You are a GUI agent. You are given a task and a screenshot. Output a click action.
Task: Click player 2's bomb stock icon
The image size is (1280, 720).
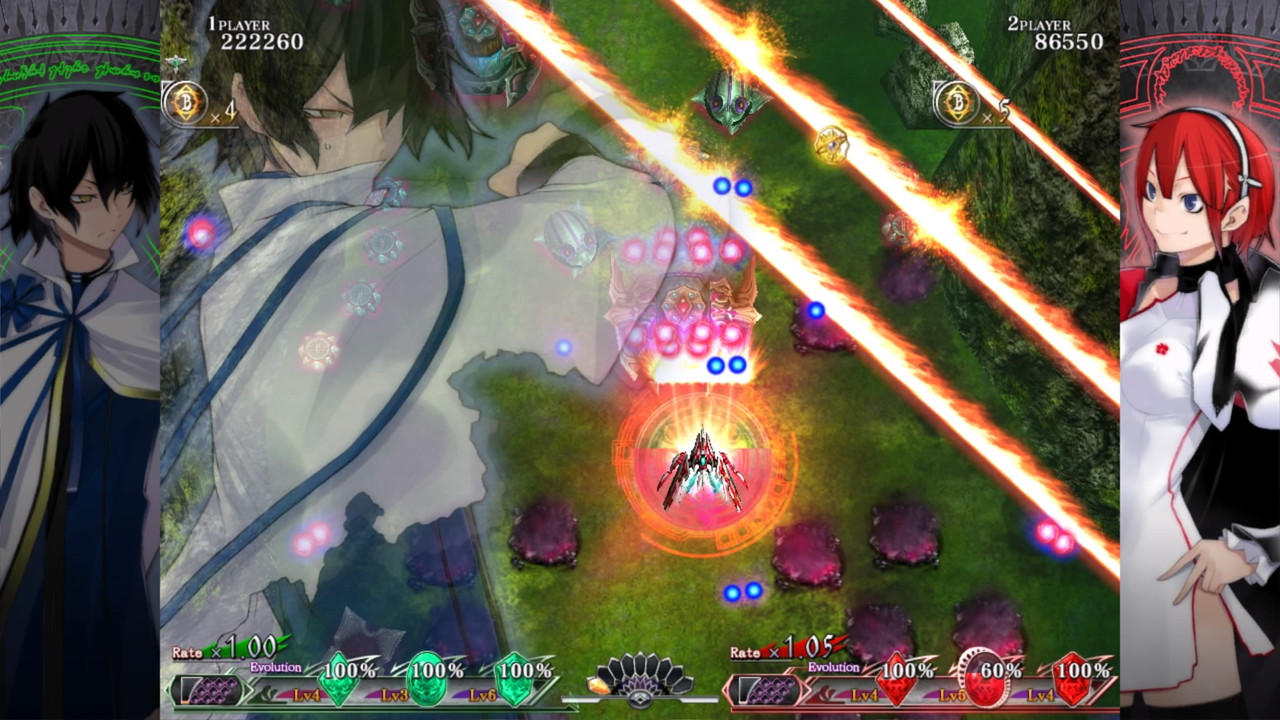(x=958, y=103)
